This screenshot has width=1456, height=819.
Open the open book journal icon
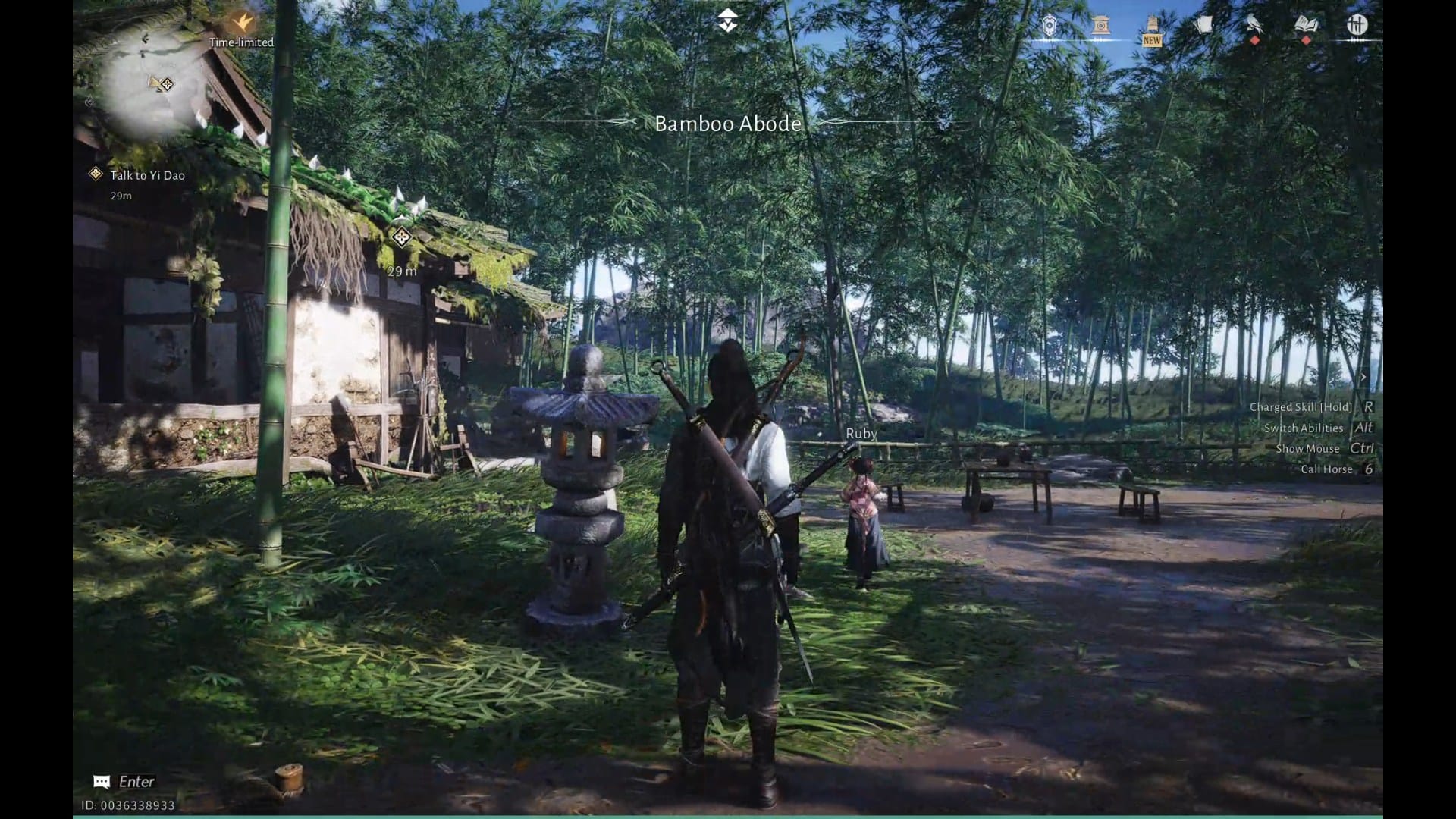tap(1306, 26)
